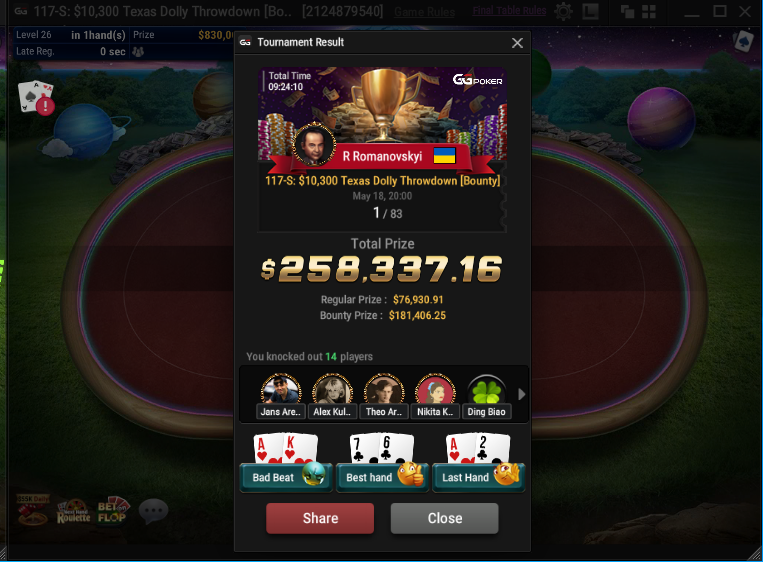The image size is (763, 562).
Task: Open the Next Hand Roulette side game
Action: [73, 513]
